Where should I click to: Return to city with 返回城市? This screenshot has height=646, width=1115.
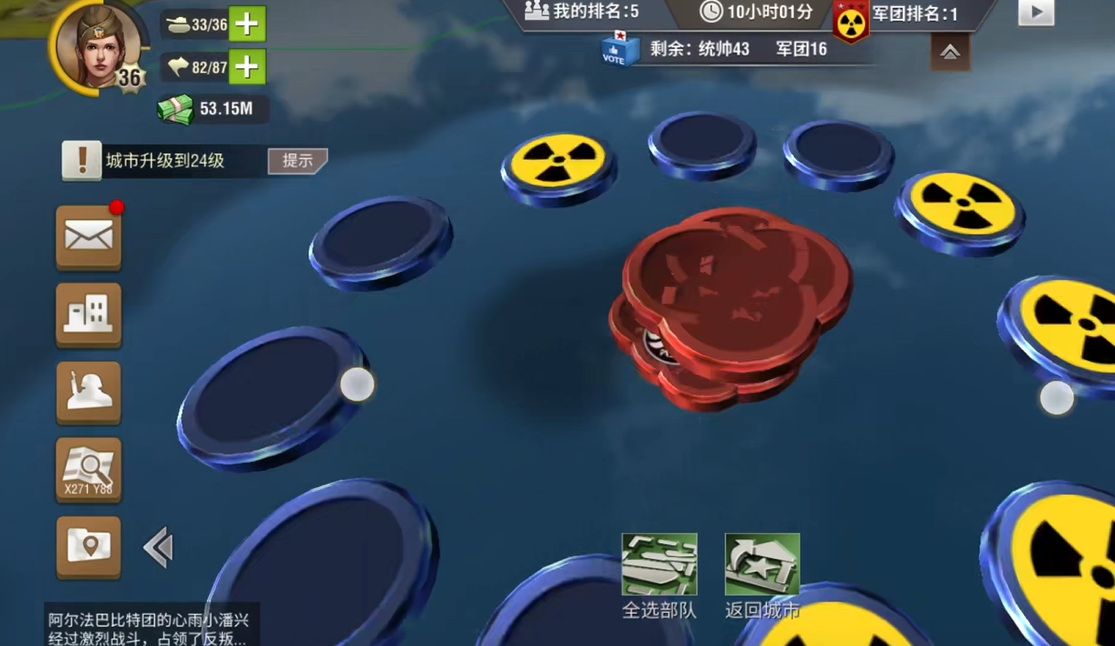pyautogui.click(x=762, y=575)
